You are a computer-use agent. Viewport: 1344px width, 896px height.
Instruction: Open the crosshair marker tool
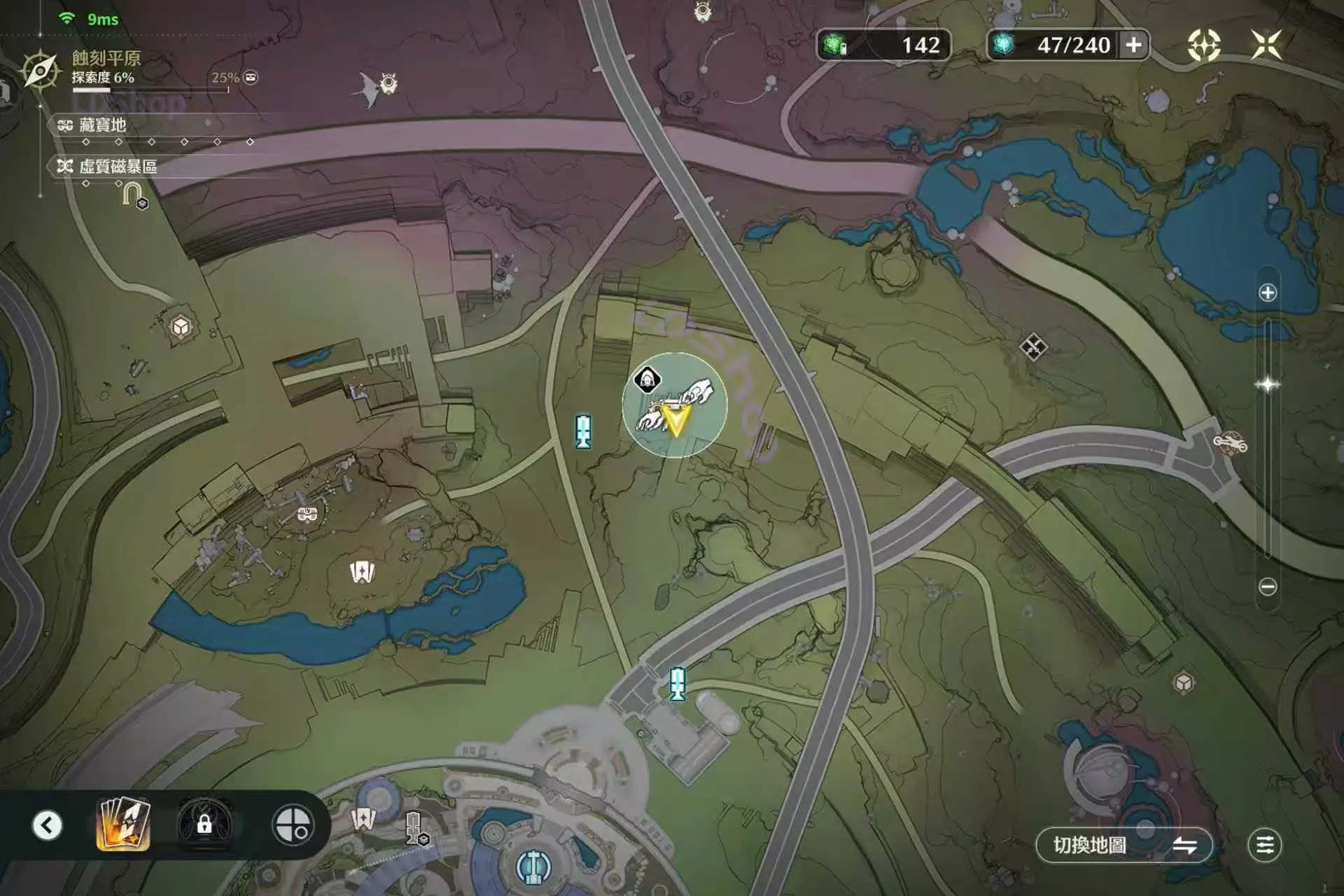tap(293, 825)
